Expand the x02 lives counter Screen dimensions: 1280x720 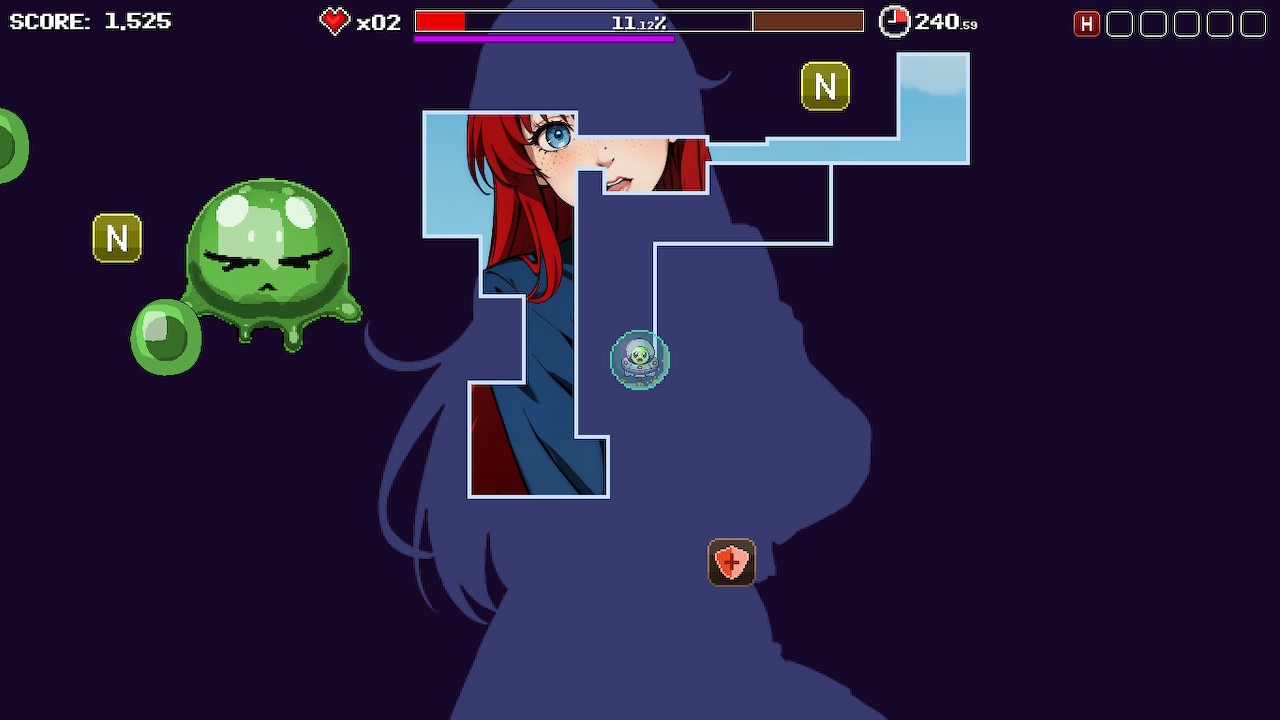[380, 22]
